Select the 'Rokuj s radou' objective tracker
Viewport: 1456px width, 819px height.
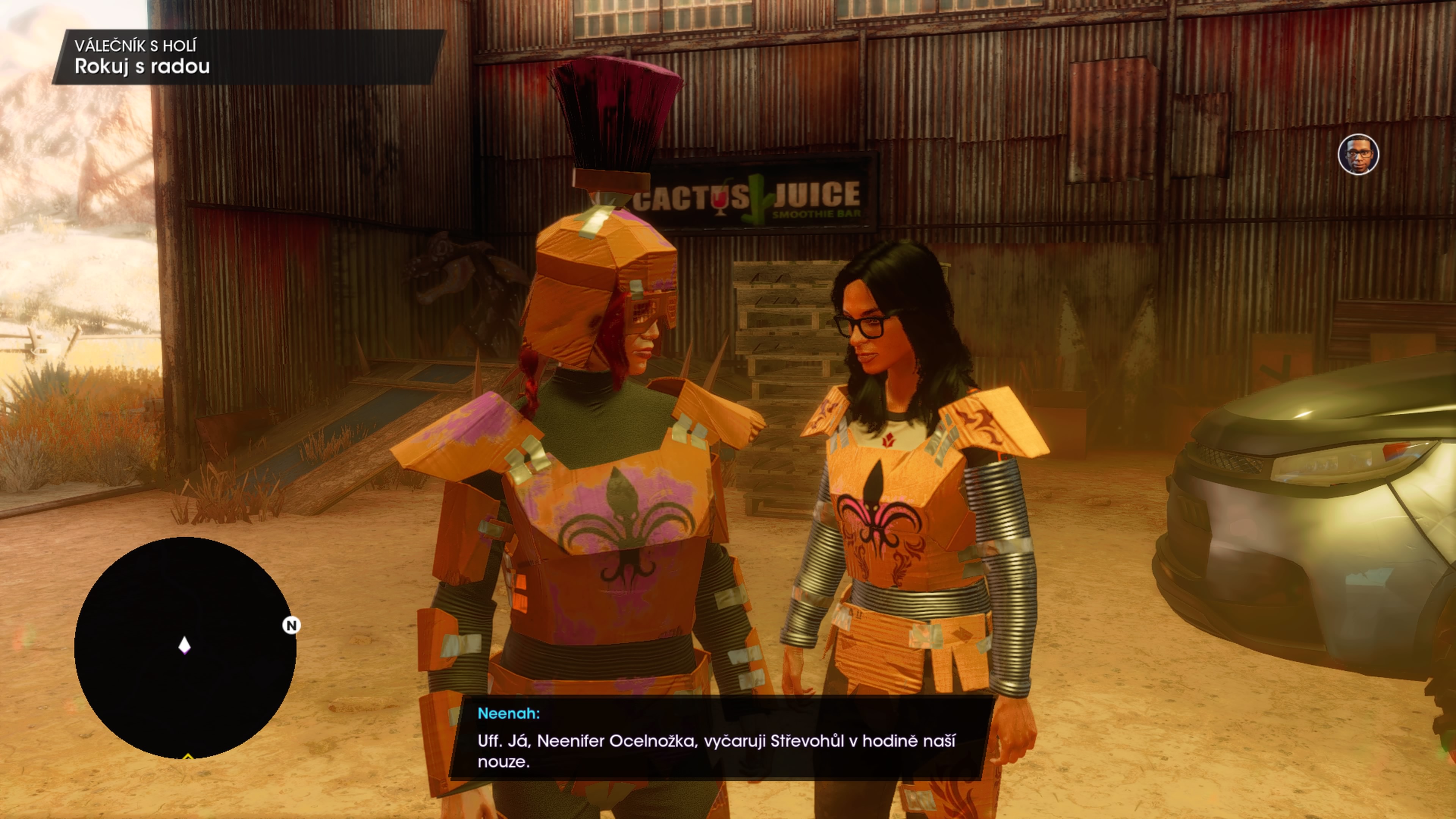coord(143,66)
